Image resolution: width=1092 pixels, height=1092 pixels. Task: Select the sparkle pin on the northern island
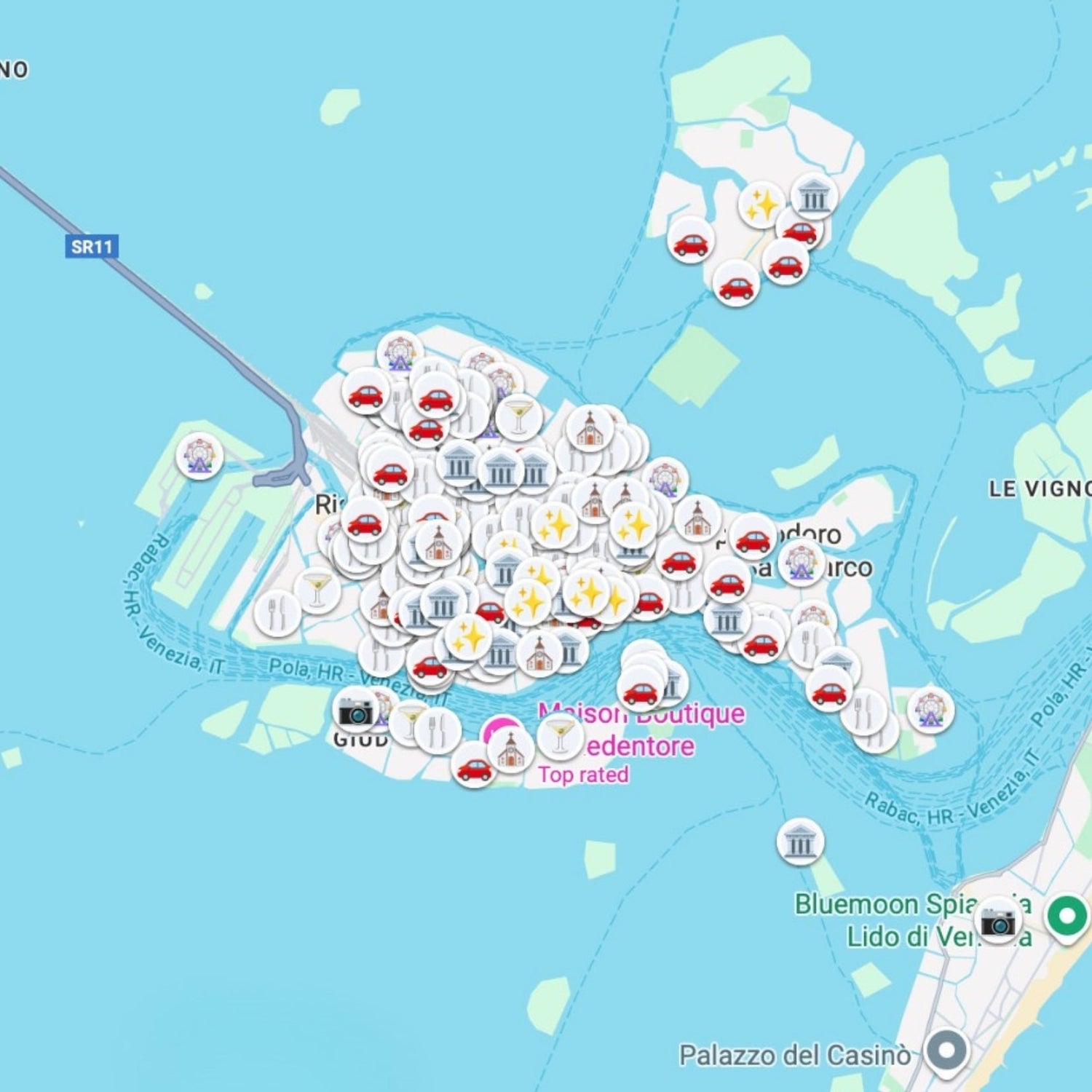pyautogui.click(x=760, y=202)
